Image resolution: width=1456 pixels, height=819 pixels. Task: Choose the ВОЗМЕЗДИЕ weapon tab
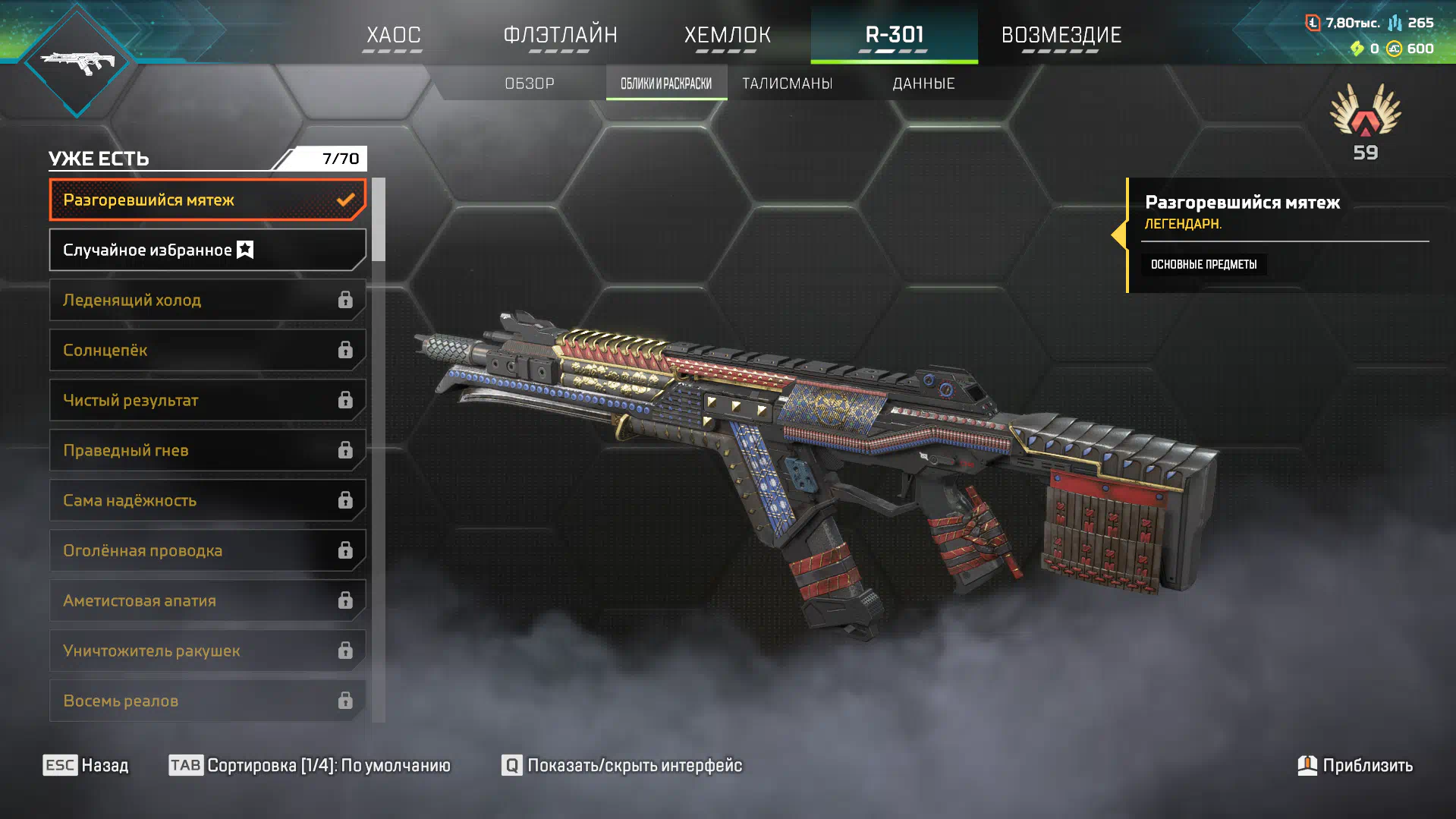point(1061,35)
